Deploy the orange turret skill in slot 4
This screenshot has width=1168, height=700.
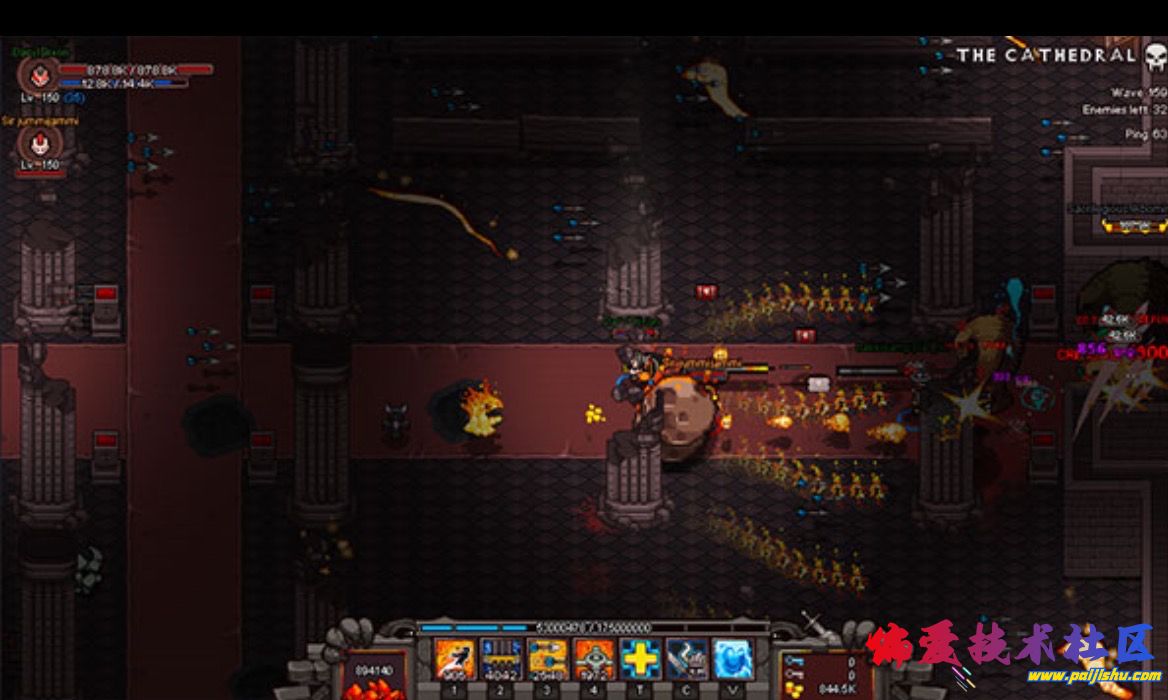coord(594,658)
